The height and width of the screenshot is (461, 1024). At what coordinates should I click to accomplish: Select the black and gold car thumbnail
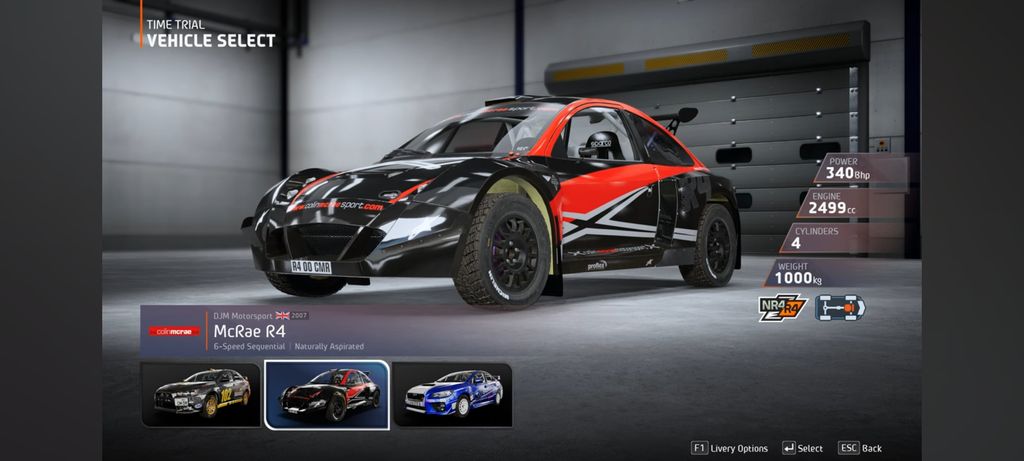pyautogui.click(x=201, y=394)
